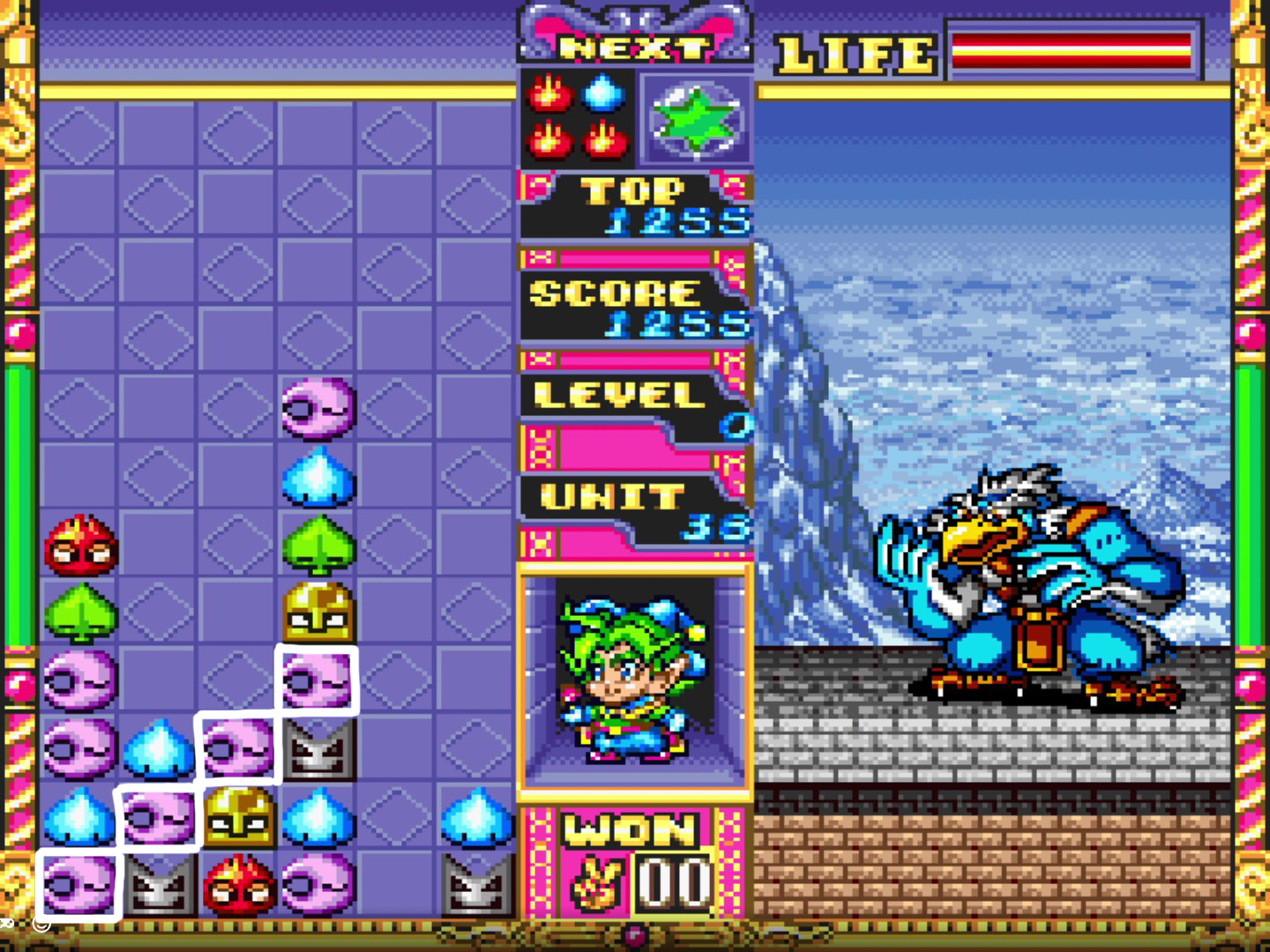Click the red LIFE bar gauge
Image resolution: width=1270 pixels, height=952 pixels.
[x=1072, y=48]
